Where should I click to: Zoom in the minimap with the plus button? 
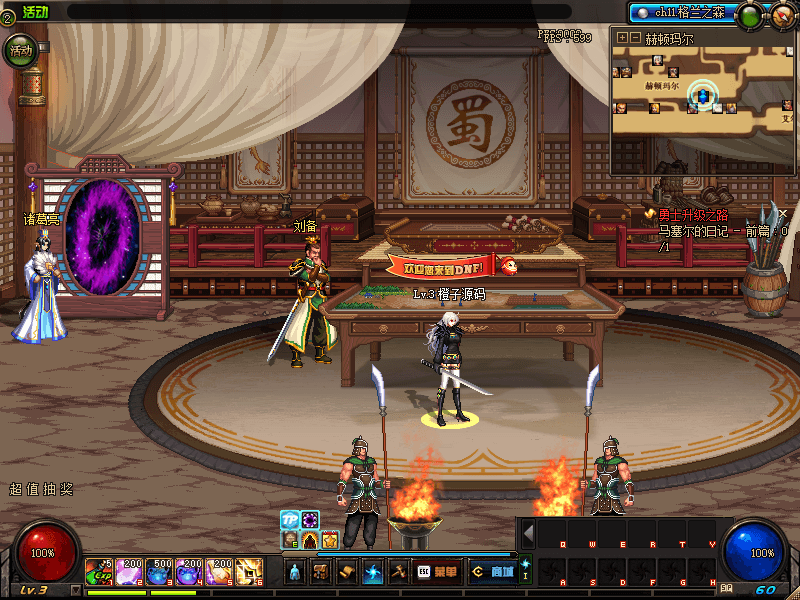(x=622, y=37)
